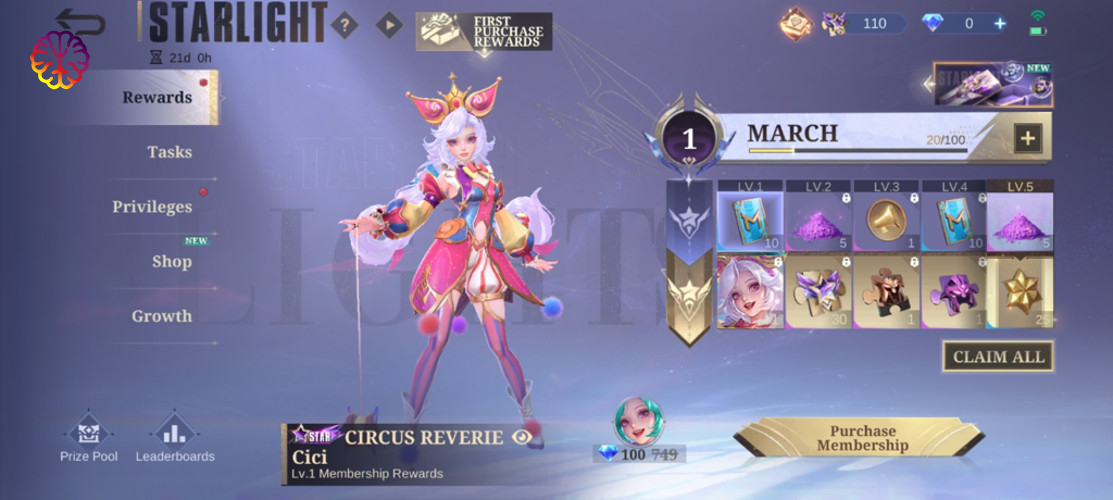The width and height of the screenshot is (1113, 500).
Task: Go to the Shop tab
Action: coord(171,262)
